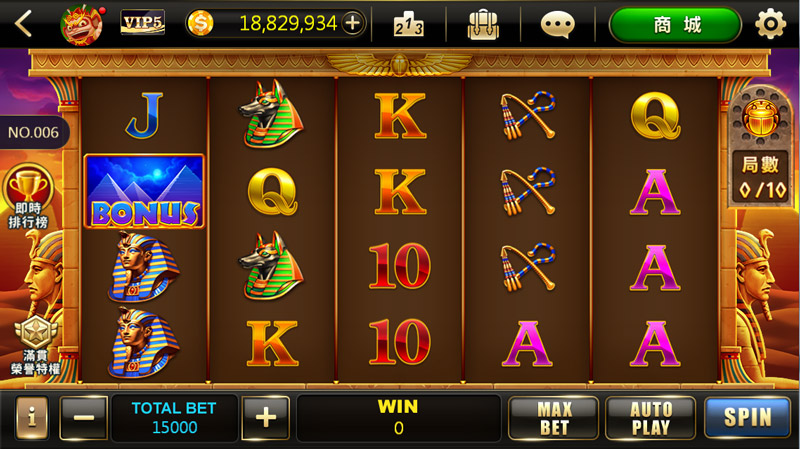Go back with the arrow button
Viewport: 800px width, 449px height.
pos(23,23)
